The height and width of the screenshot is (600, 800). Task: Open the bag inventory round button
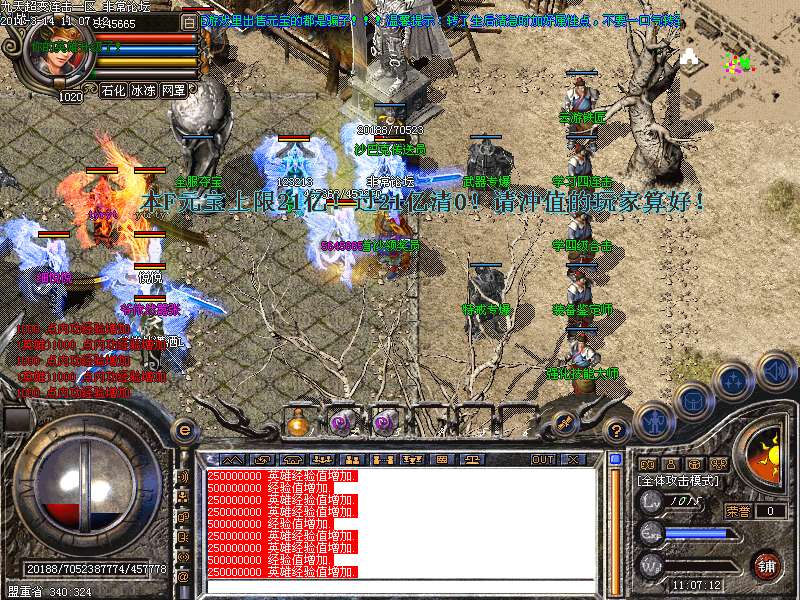(693, 400)
